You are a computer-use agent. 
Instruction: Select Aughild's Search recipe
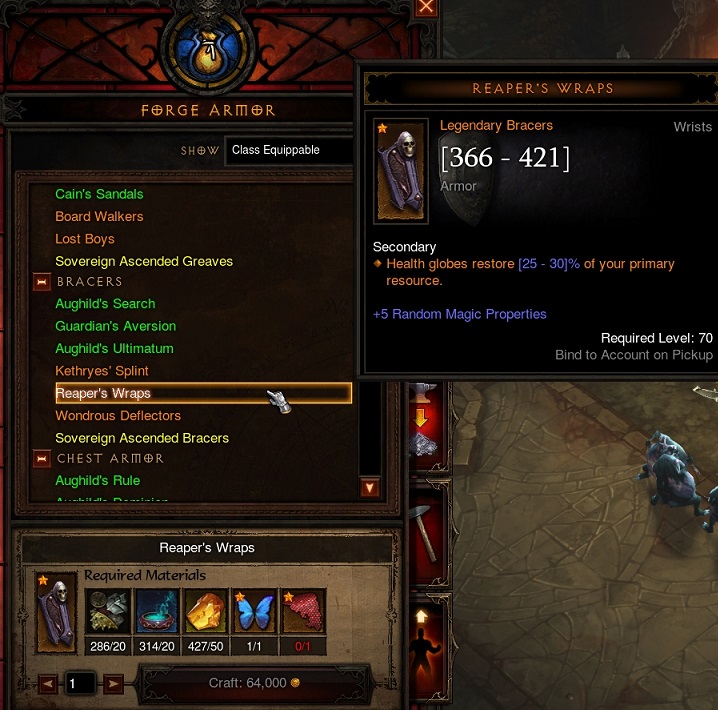pos(105,304)
